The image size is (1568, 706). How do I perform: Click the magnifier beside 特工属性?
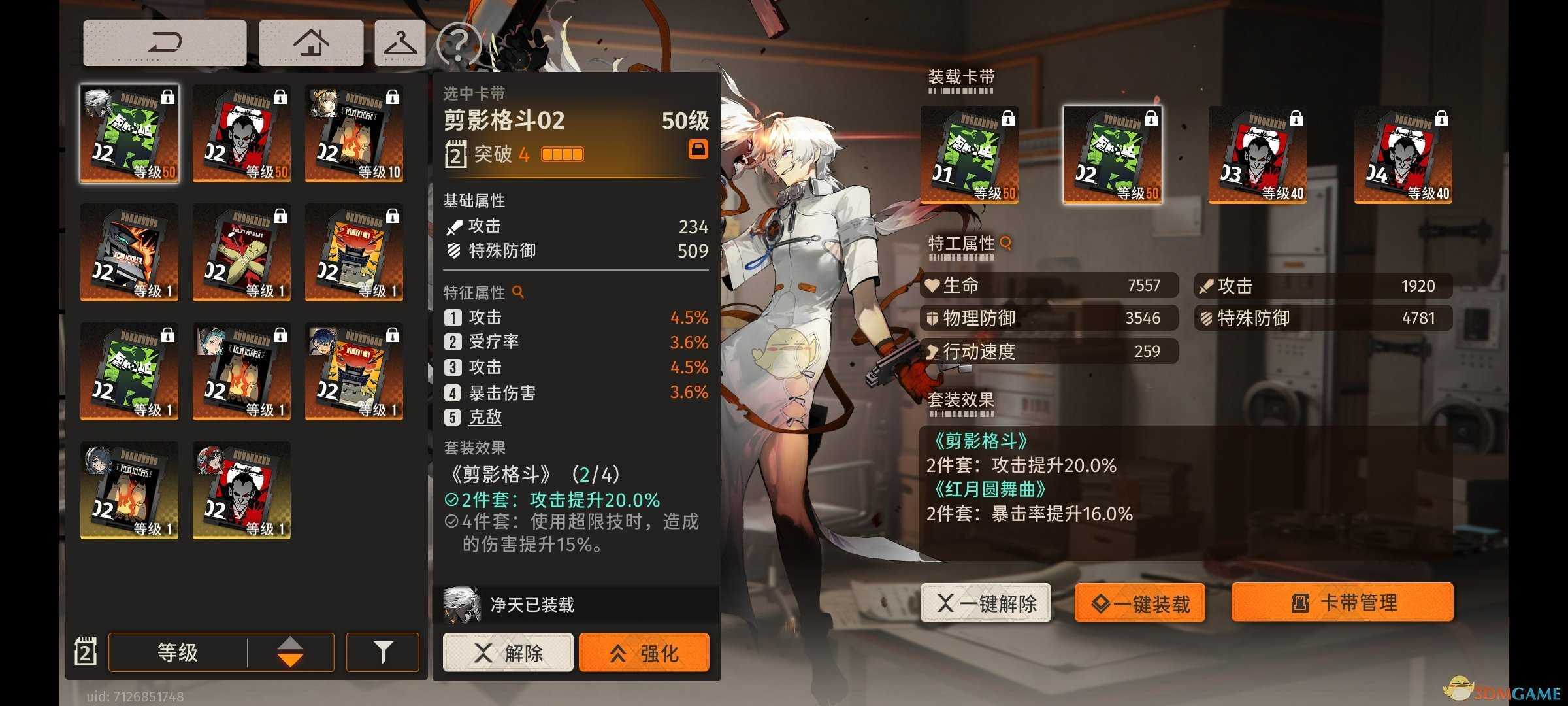(1004, 243)
